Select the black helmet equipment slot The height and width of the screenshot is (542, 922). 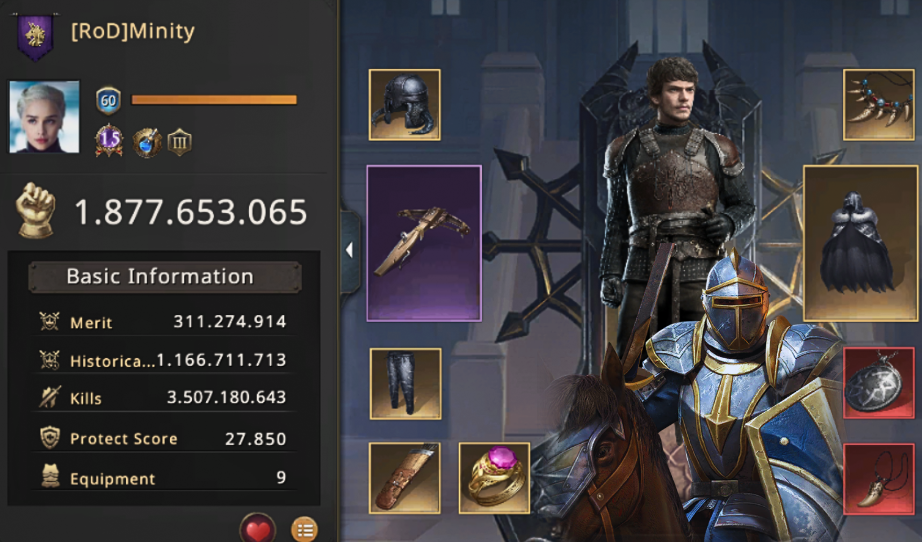tap(405, 104)
